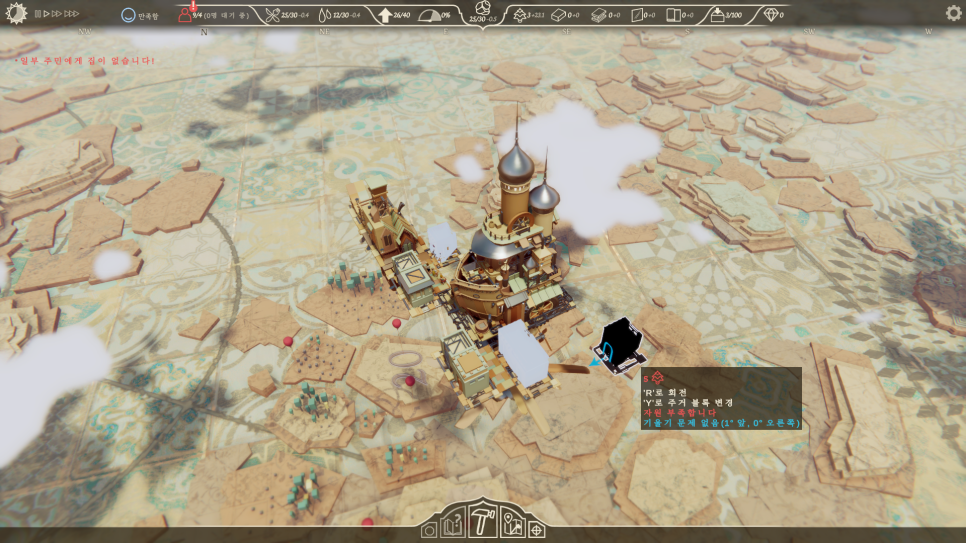
Task: Set game speed to triple fast-forward
Action: pyautogui.click(x=72, y=14)
